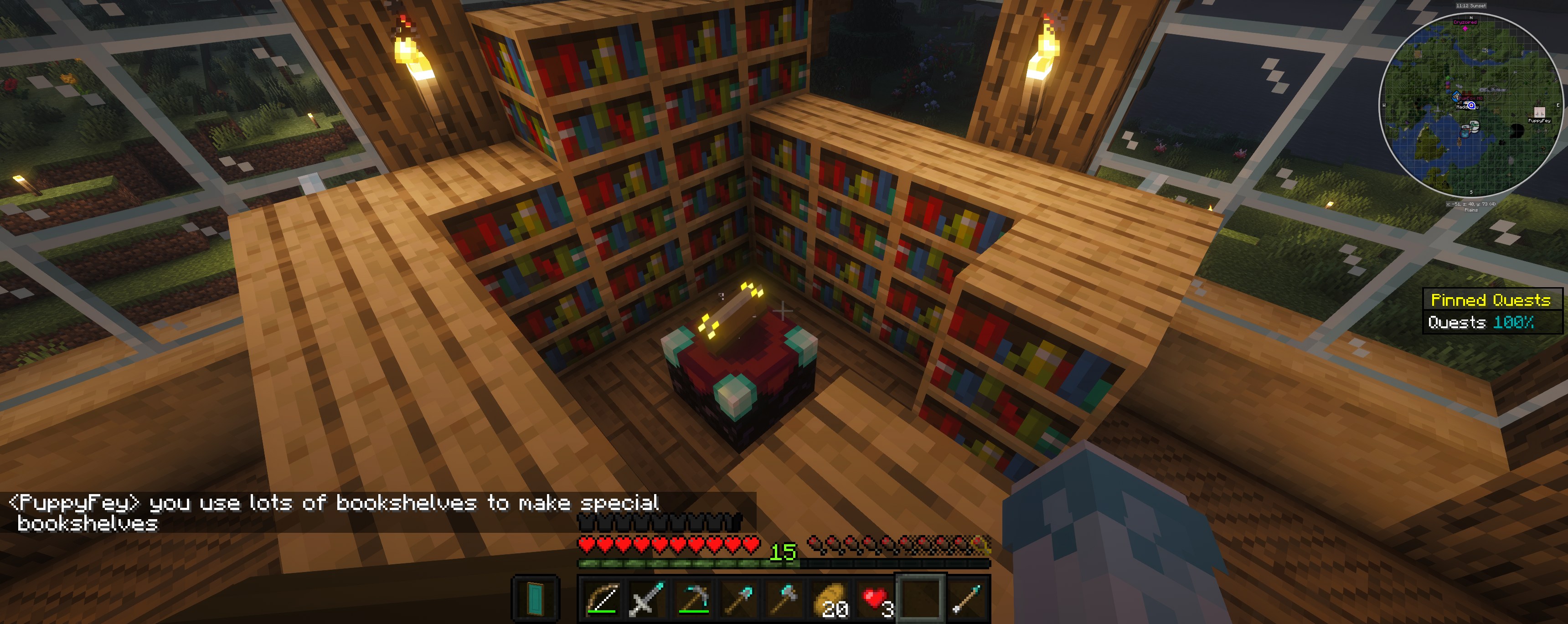Pick the red heart item slot
This screenshot has height=624, width=1568.
876,598
